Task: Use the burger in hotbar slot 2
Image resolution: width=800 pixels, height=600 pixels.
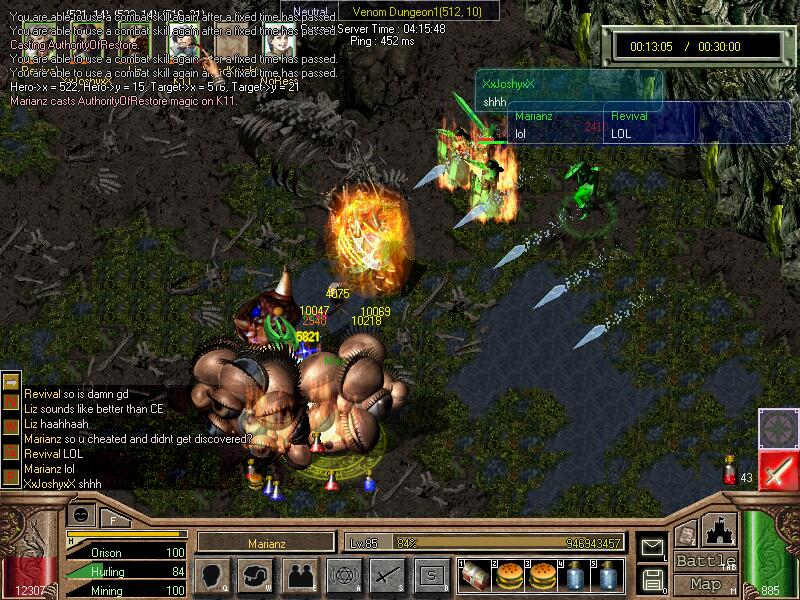Action: pos(507,575)
